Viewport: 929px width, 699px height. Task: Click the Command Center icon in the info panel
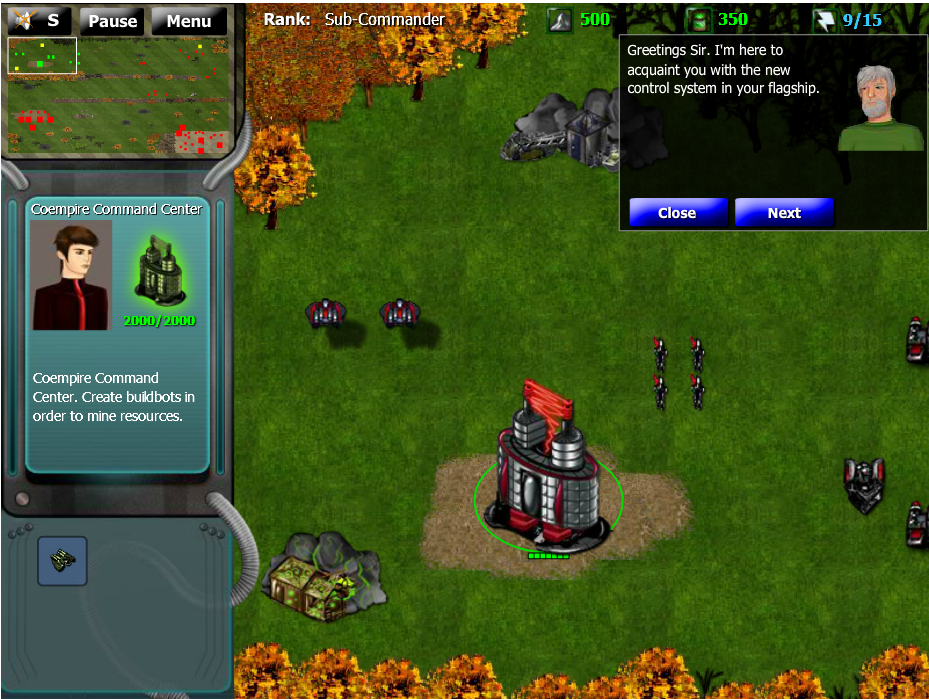coord(160,270)
